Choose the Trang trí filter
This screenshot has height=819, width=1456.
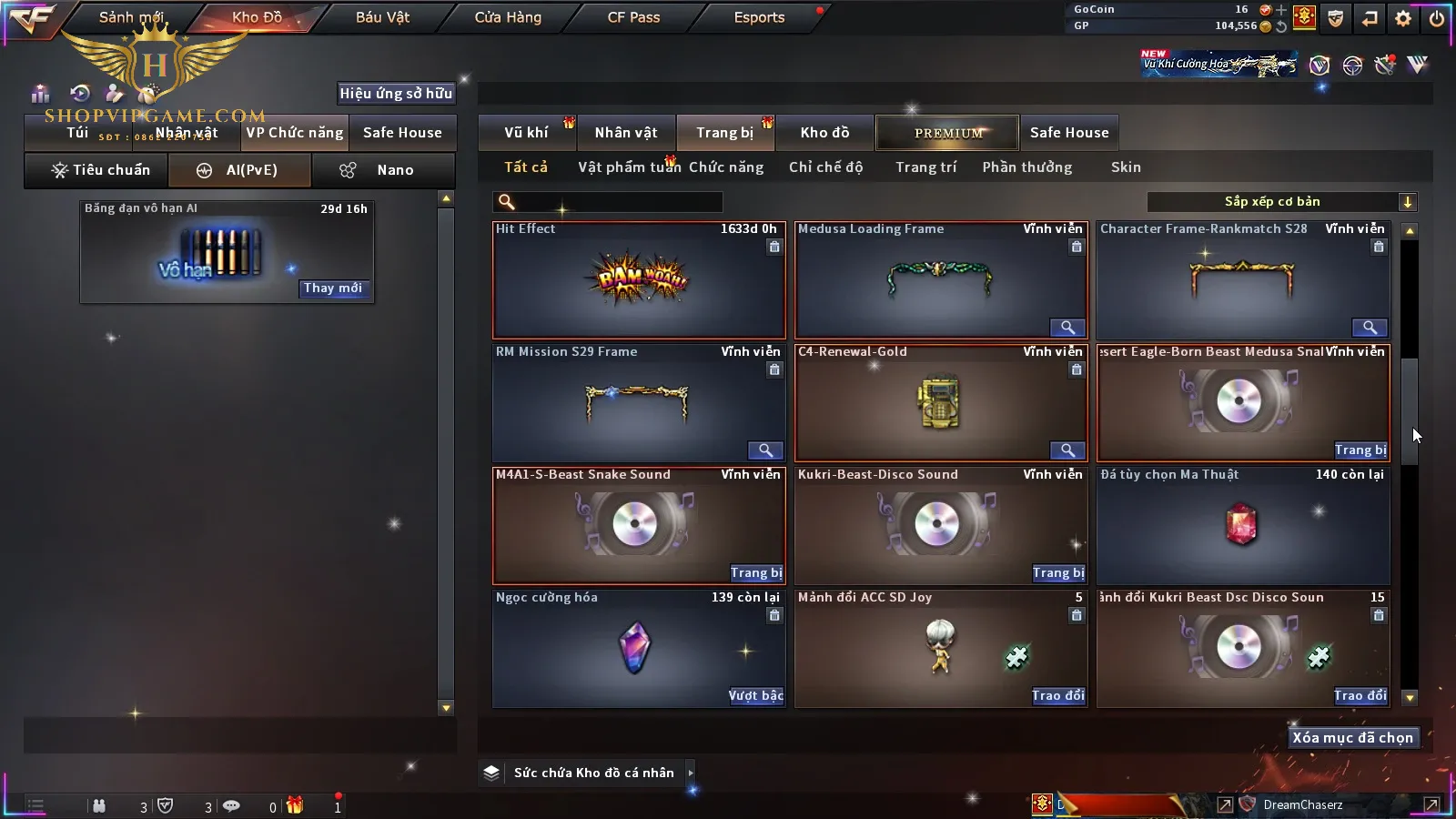coord(925,167)
